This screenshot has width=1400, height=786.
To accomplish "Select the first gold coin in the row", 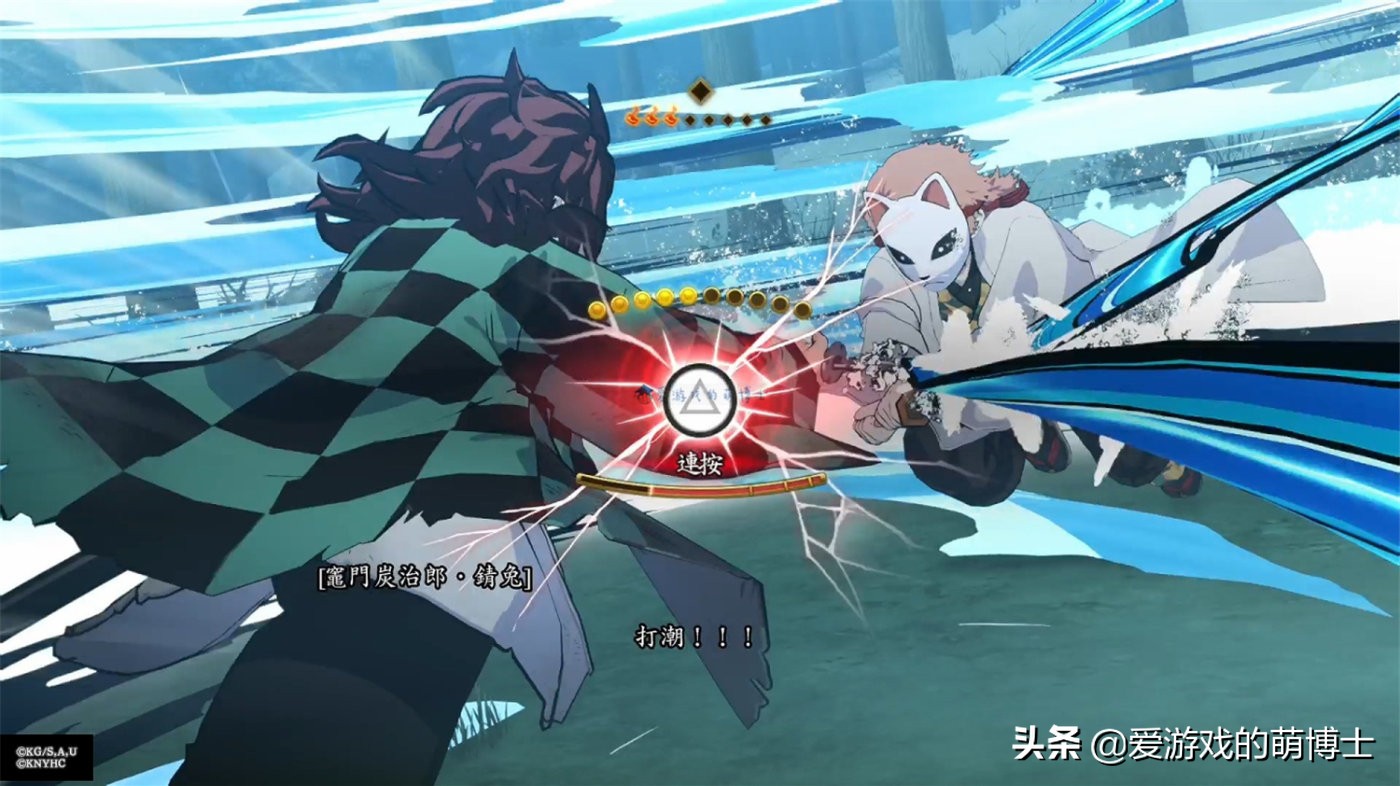I will click(x=596, y=310).
